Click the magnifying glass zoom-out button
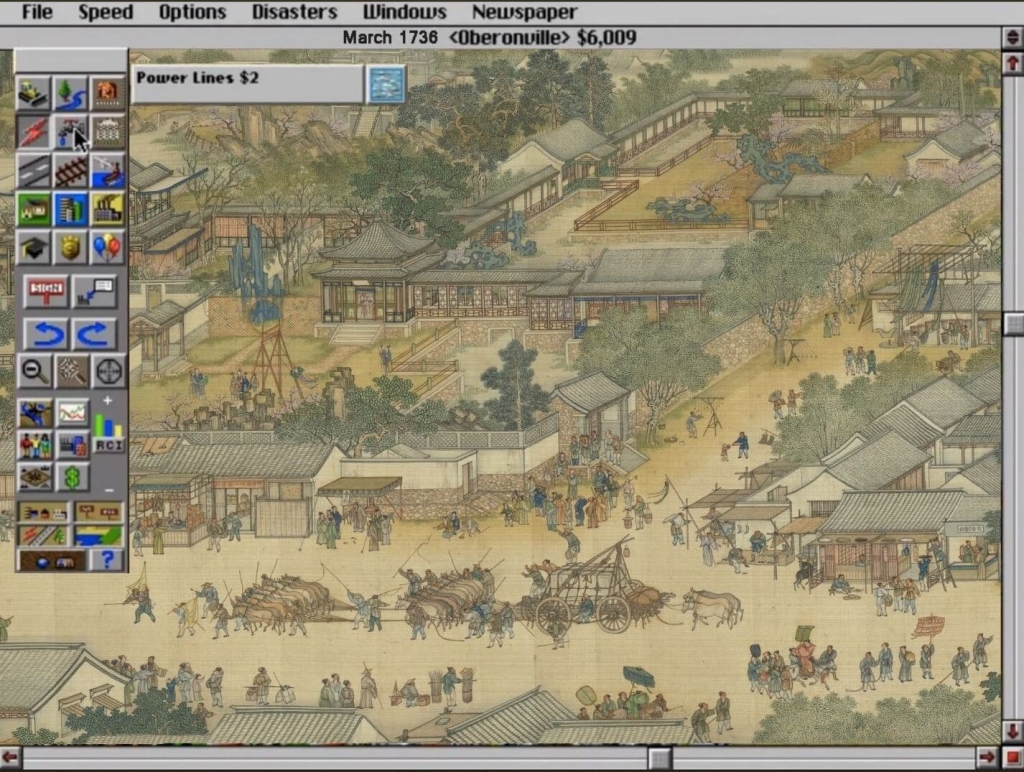Image resolution: width=1024 pixels, height=772 pixels. click(x=33, y=371)
